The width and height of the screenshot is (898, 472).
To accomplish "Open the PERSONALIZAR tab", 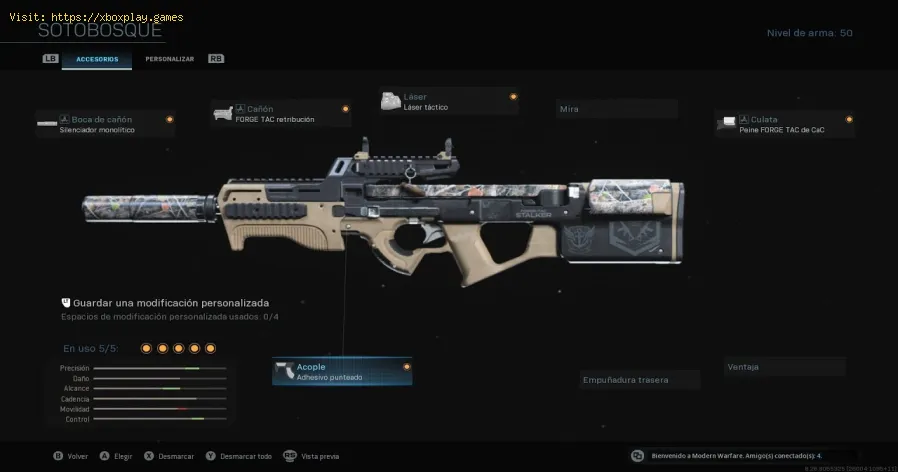I will [169, 59].
